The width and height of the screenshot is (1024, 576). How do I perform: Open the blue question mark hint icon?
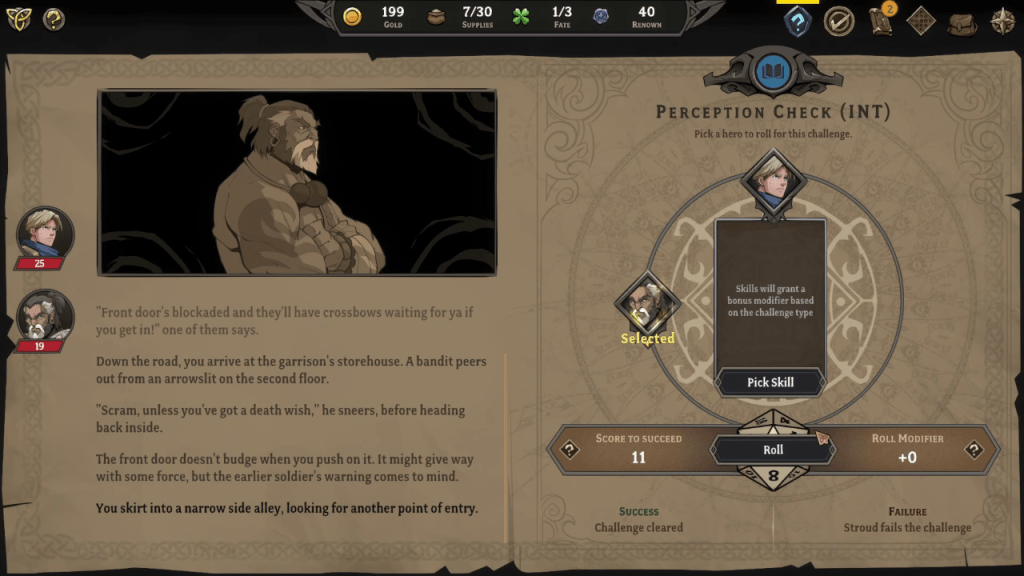(x=797, y=21)
